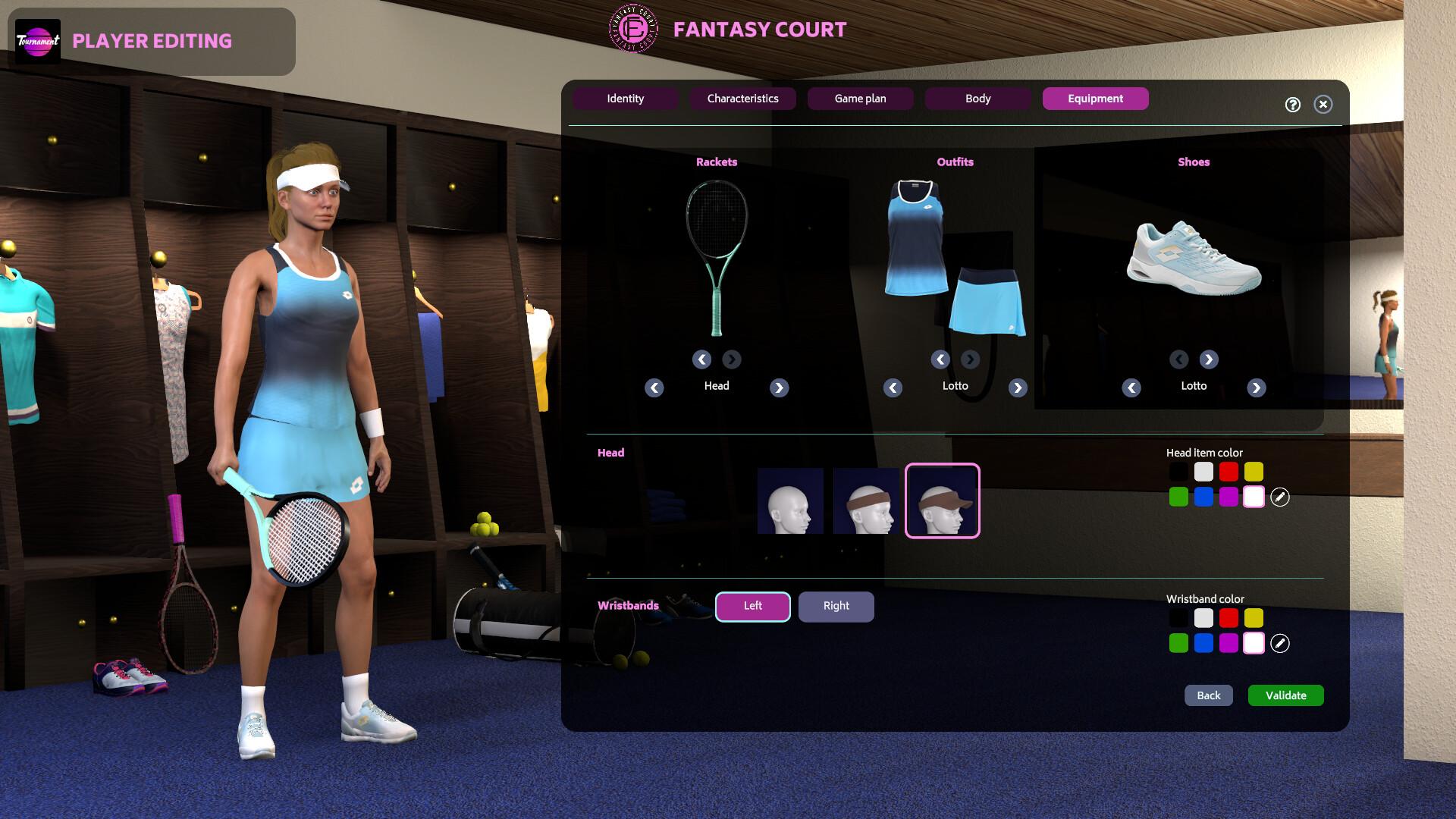The width and height of the screenshot is (1456, 819).
Task: Open custom Head item color with pencil icon
Action: 1282,498
